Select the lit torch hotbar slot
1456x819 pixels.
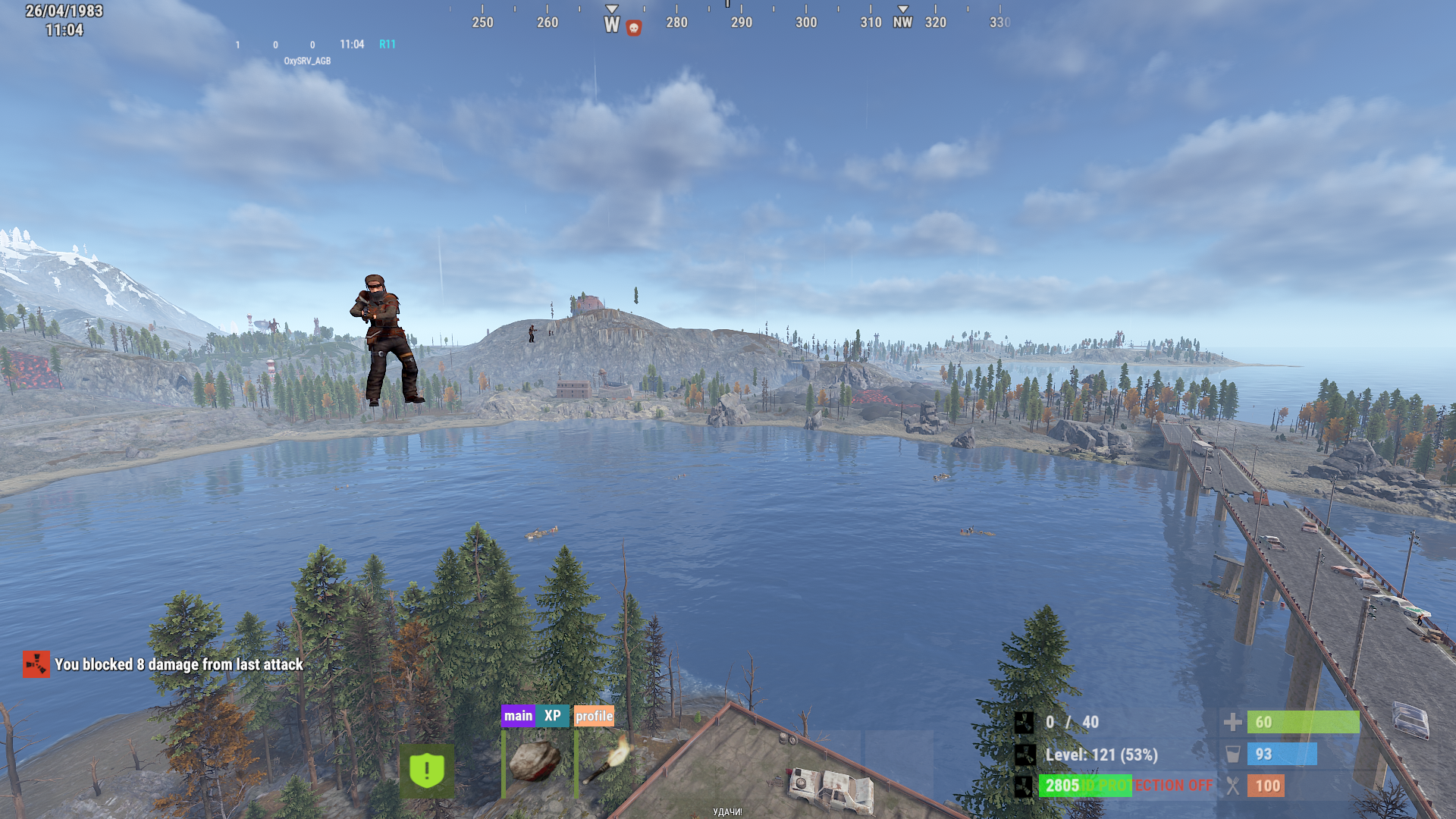click(608, 761)
